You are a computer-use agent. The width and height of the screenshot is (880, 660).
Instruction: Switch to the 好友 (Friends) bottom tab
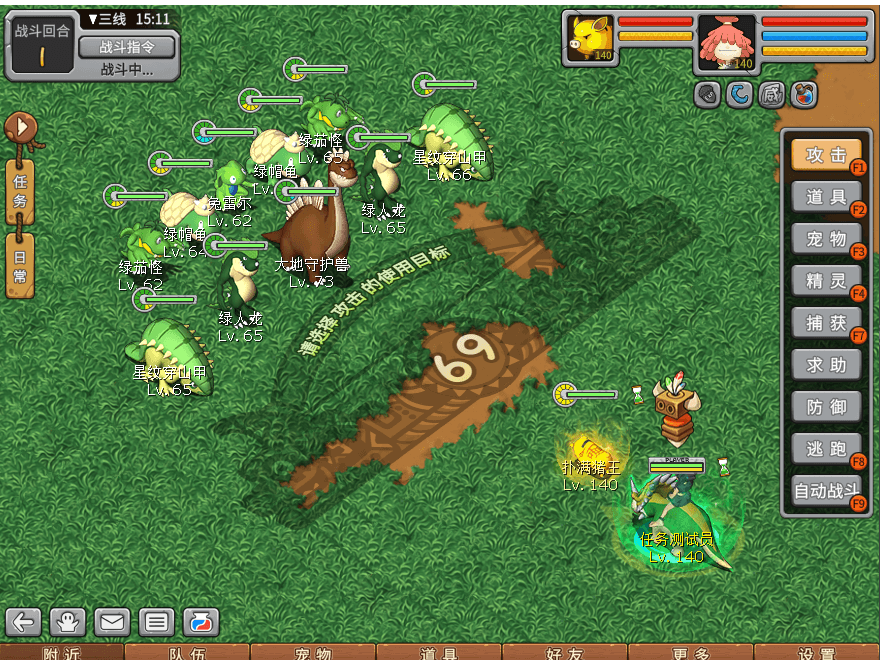pyautogui.click(x=565, y=652)
